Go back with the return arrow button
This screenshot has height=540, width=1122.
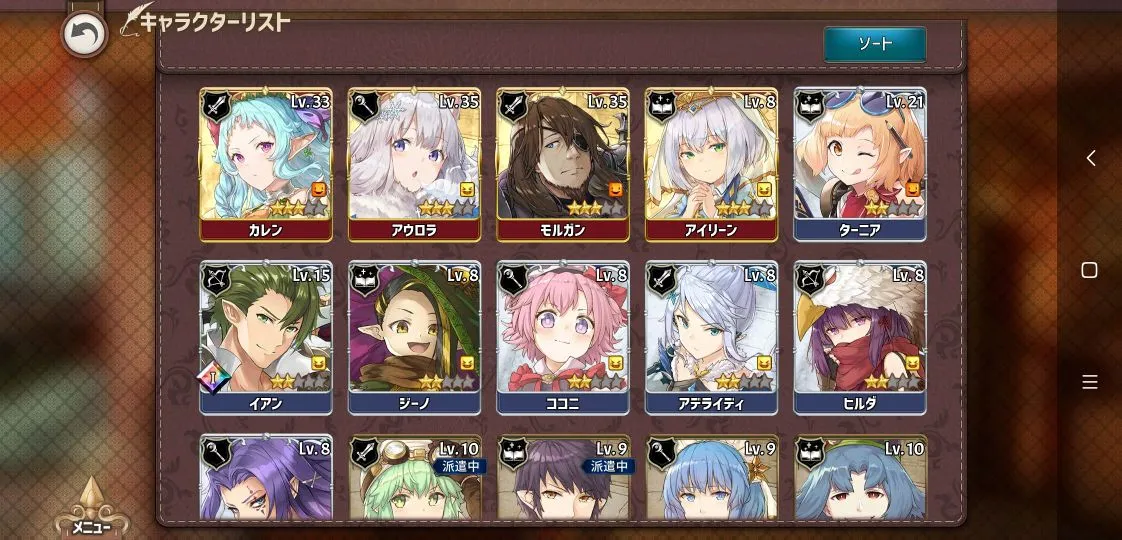point(84,36)
